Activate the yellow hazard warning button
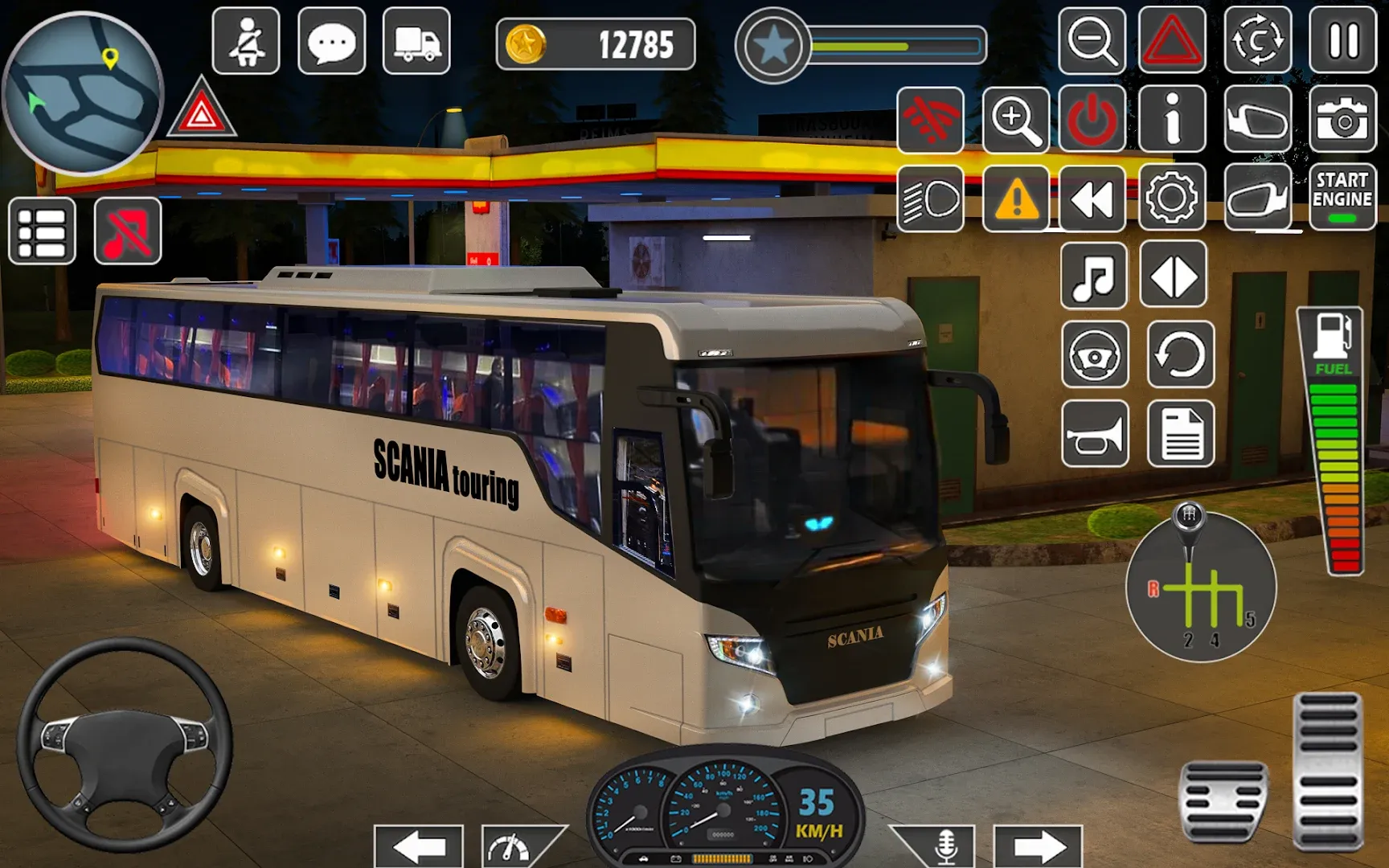Viewport: 1389px width, 868px height. pos(1016,199)
